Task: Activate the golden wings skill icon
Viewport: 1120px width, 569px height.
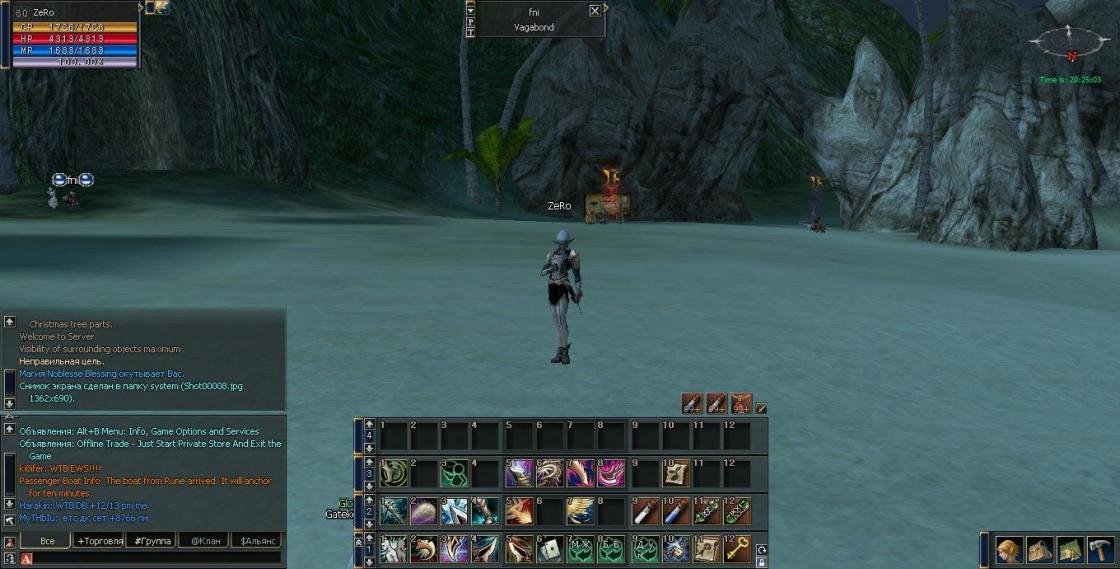Action: (580, 511)
